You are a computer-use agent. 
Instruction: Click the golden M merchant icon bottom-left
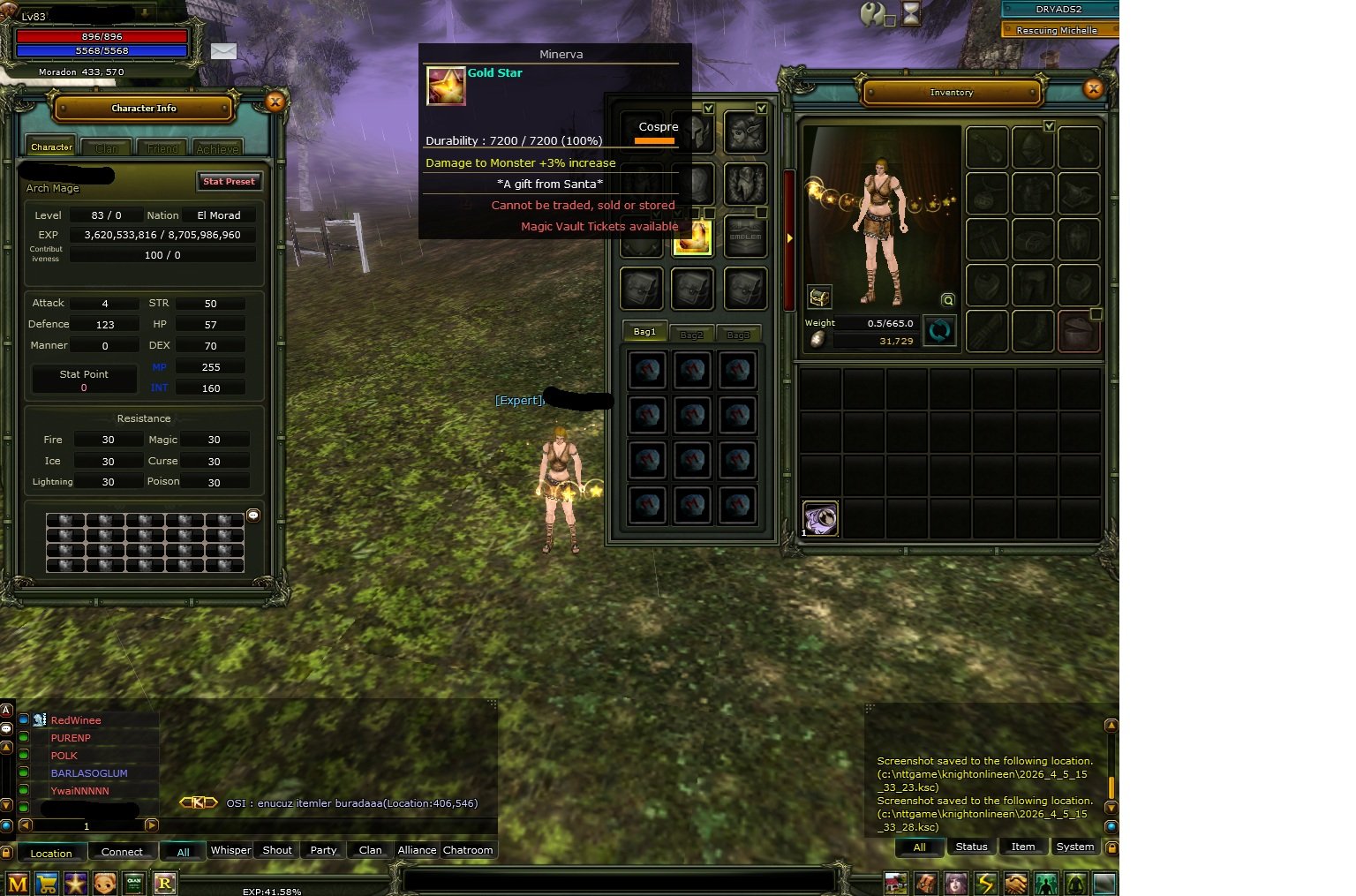(17, 883)
